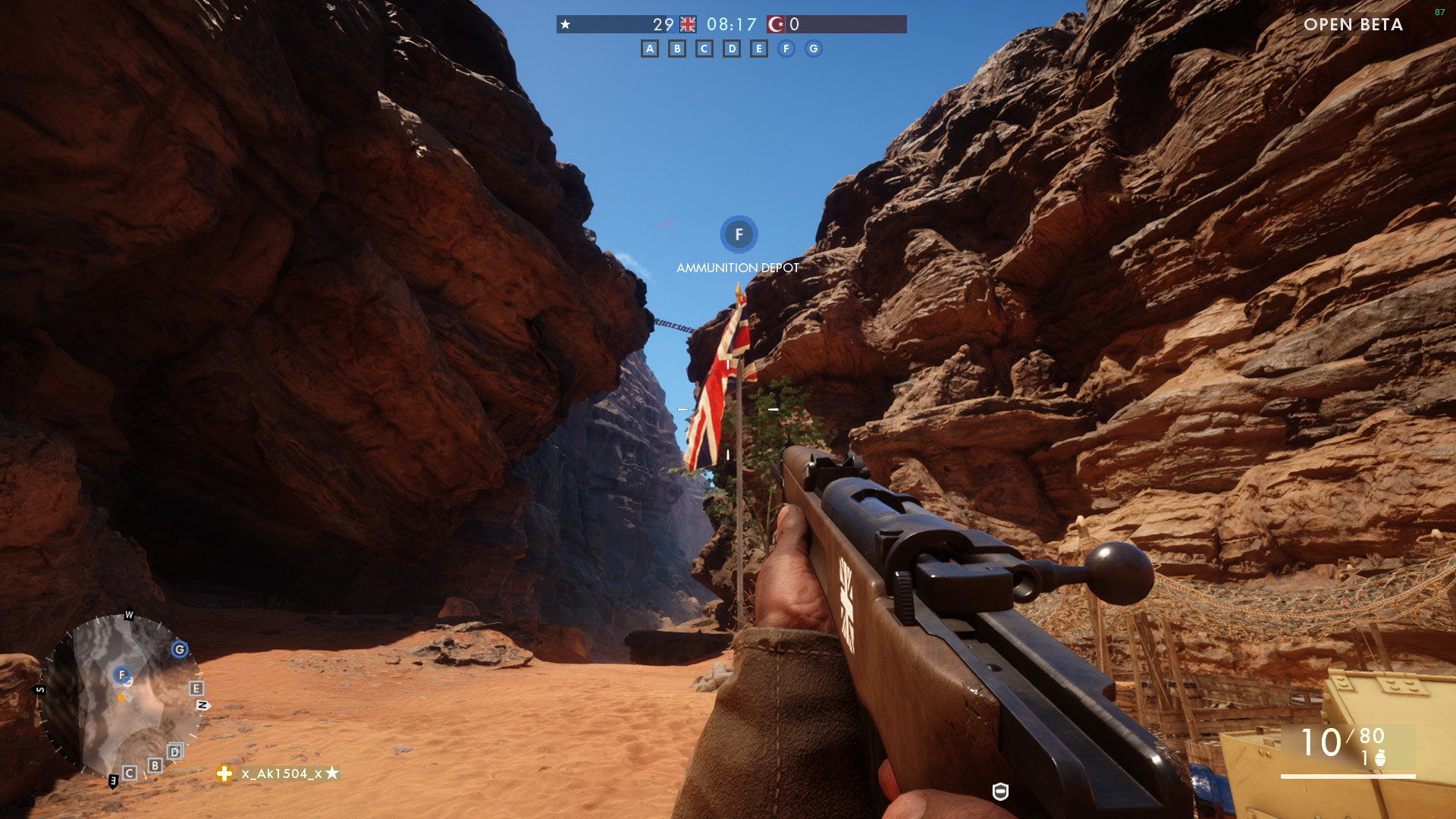1456x819 pixels.
Task: Click the Ottoman crescent team icon
Action: pos(776,24)
